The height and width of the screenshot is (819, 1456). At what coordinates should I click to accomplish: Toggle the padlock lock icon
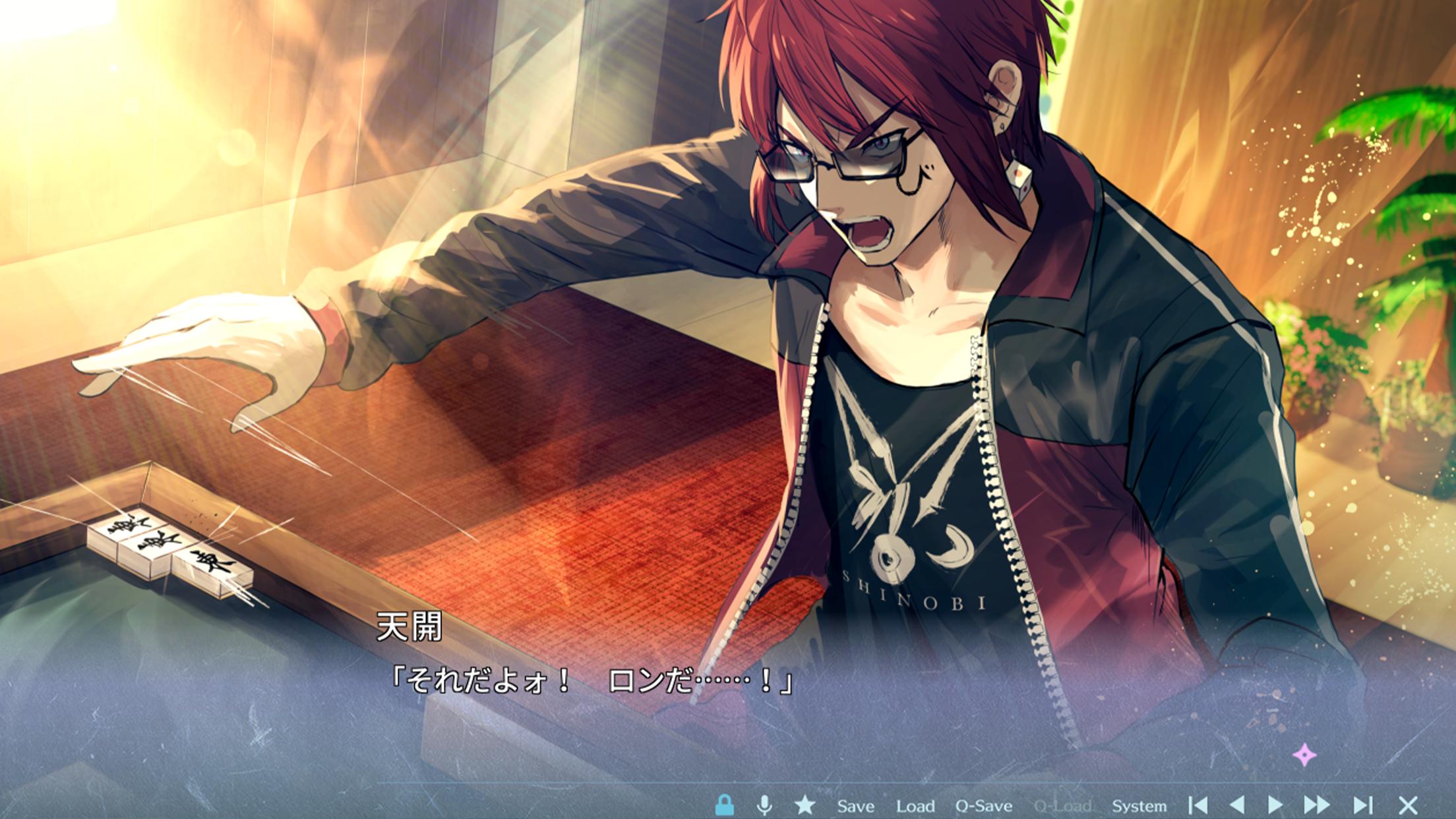click(724, 805)
